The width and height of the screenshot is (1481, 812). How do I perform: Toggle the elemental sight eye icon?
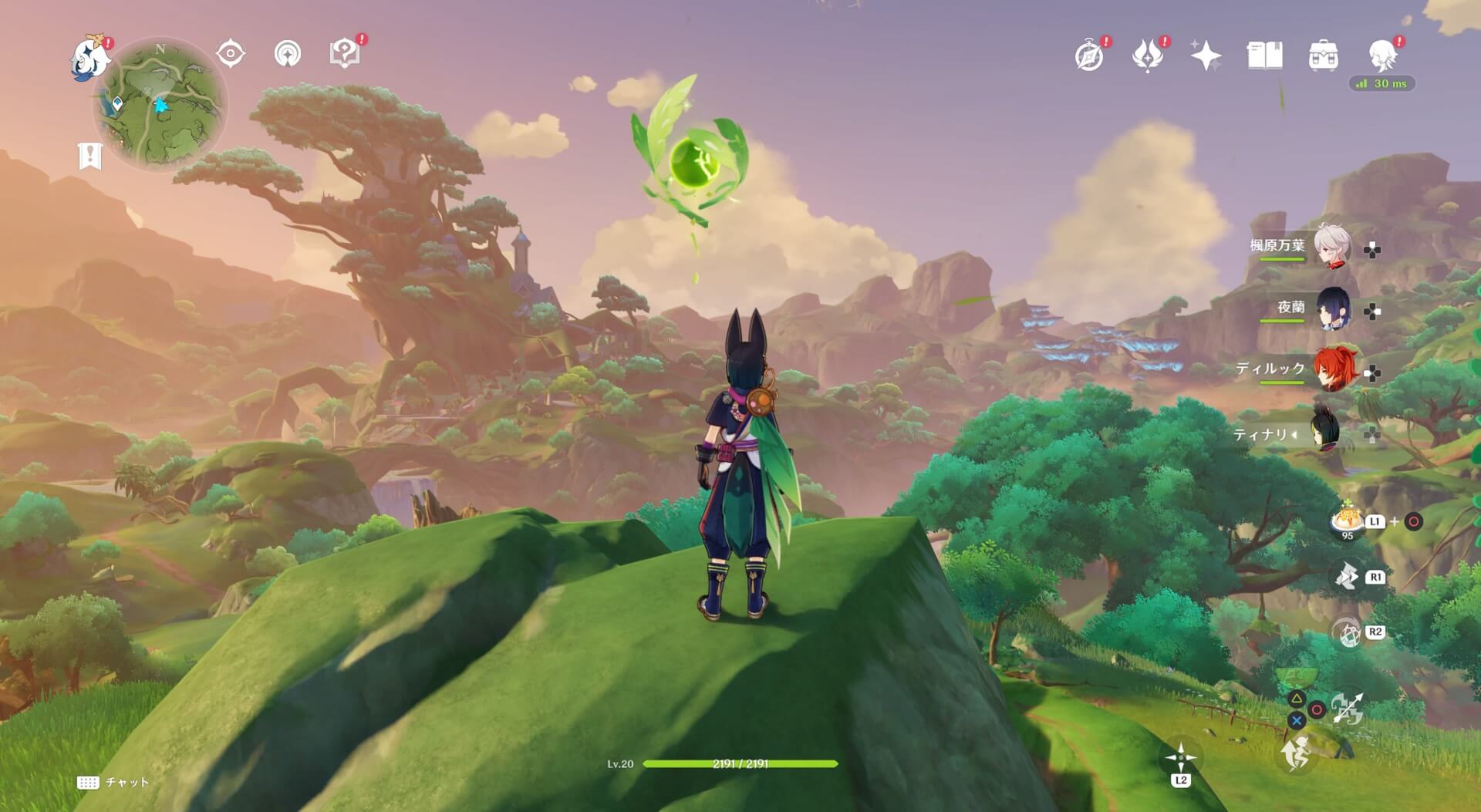[x=230, y=54]
